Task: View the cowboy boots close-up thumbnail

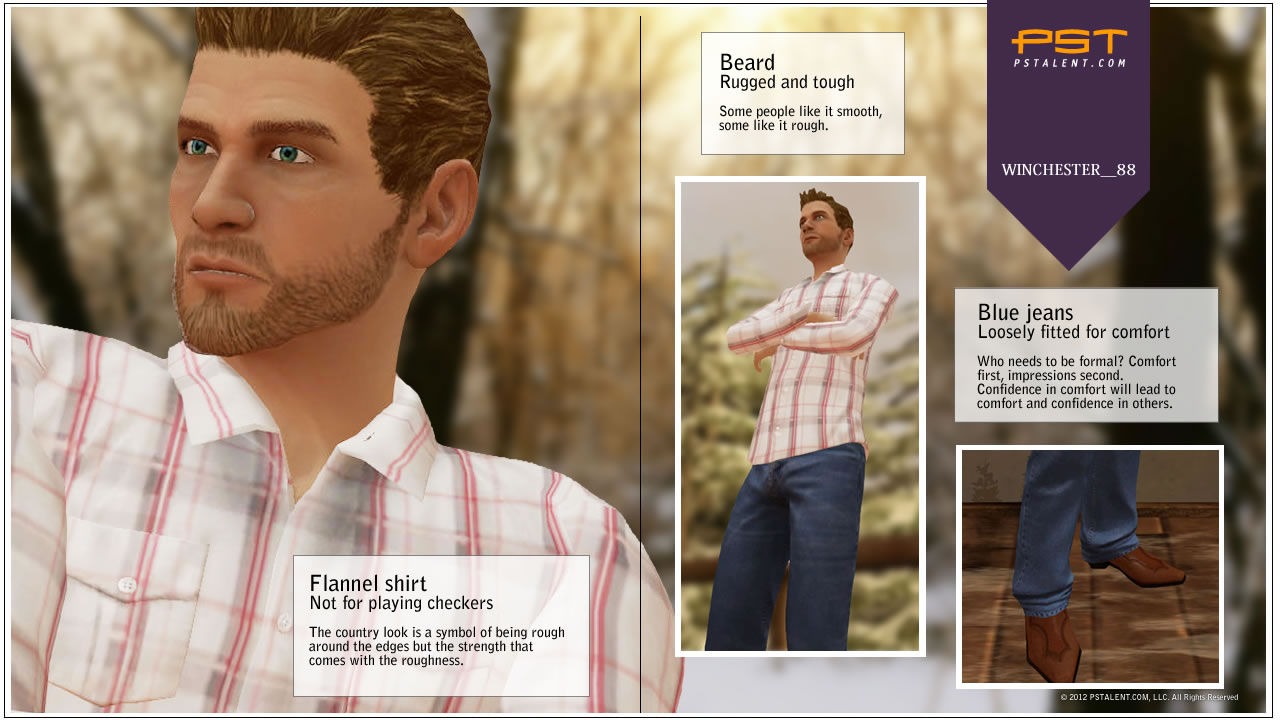Action: pos(1090,566)
